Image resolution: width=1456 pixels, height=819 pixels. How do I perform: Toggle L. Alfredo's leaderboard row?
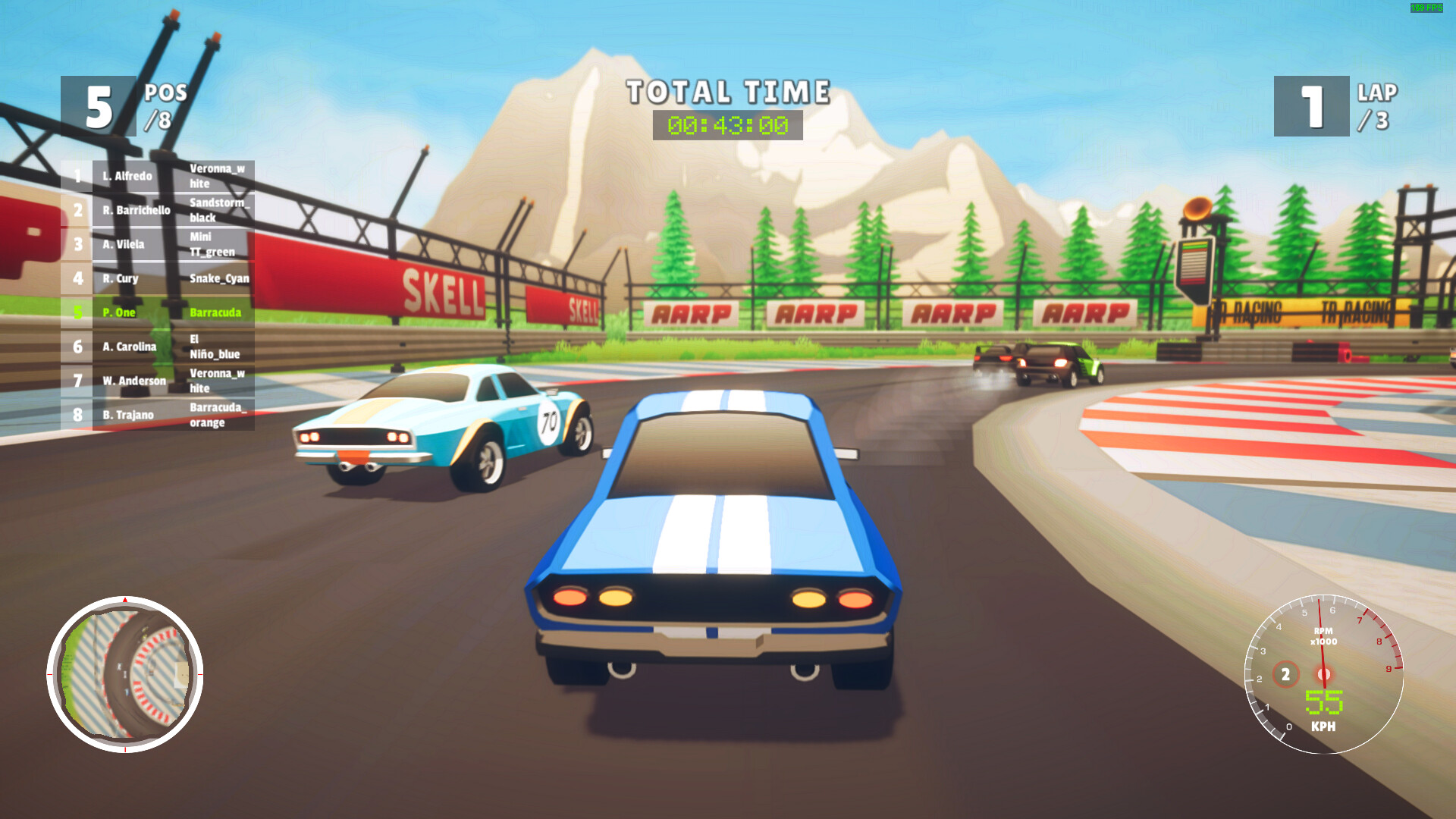pyautogui.click(x=129, y=176)
